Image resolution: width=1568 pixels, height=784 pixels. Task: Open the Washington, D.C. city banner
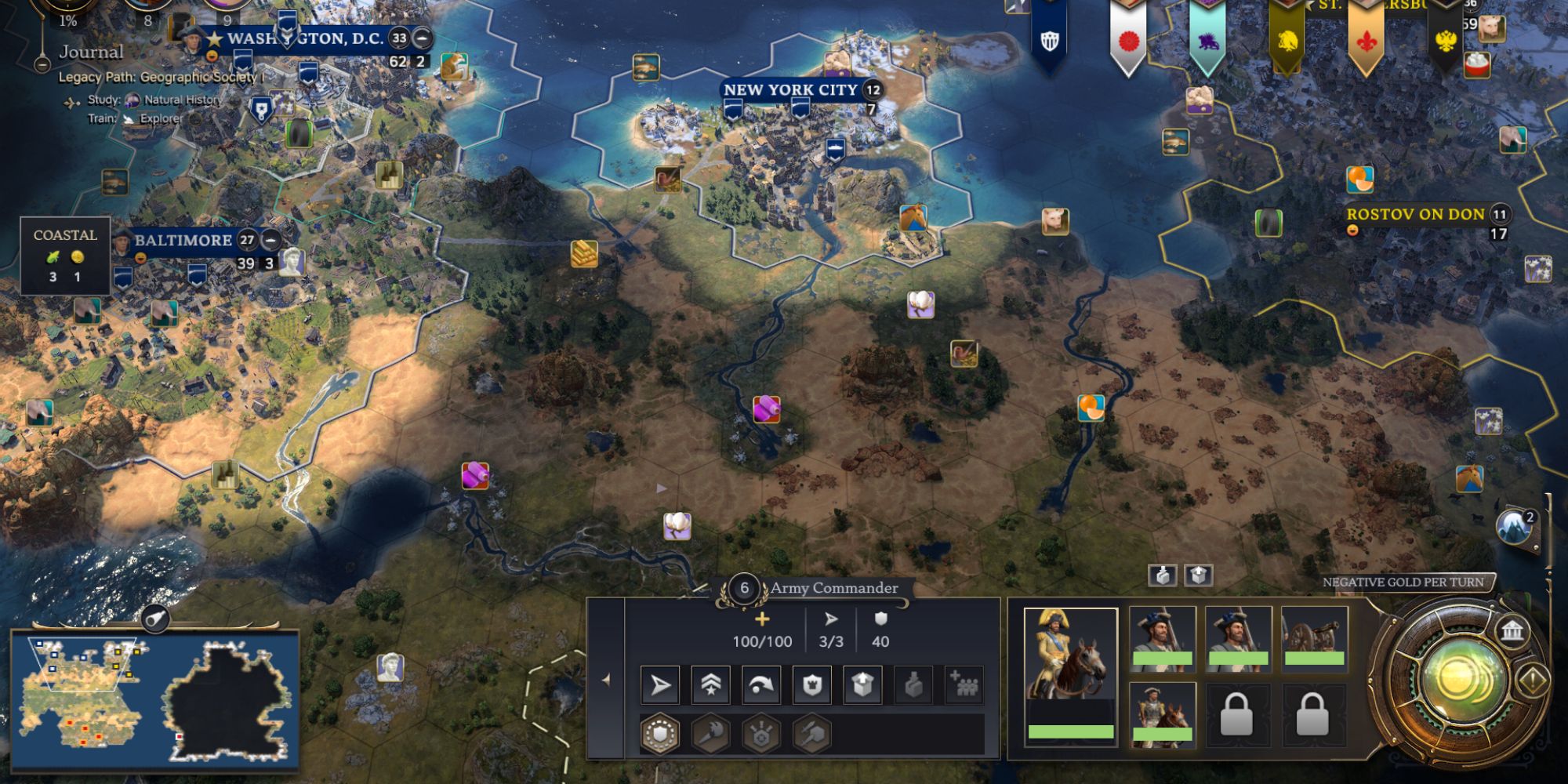[304, 38]
